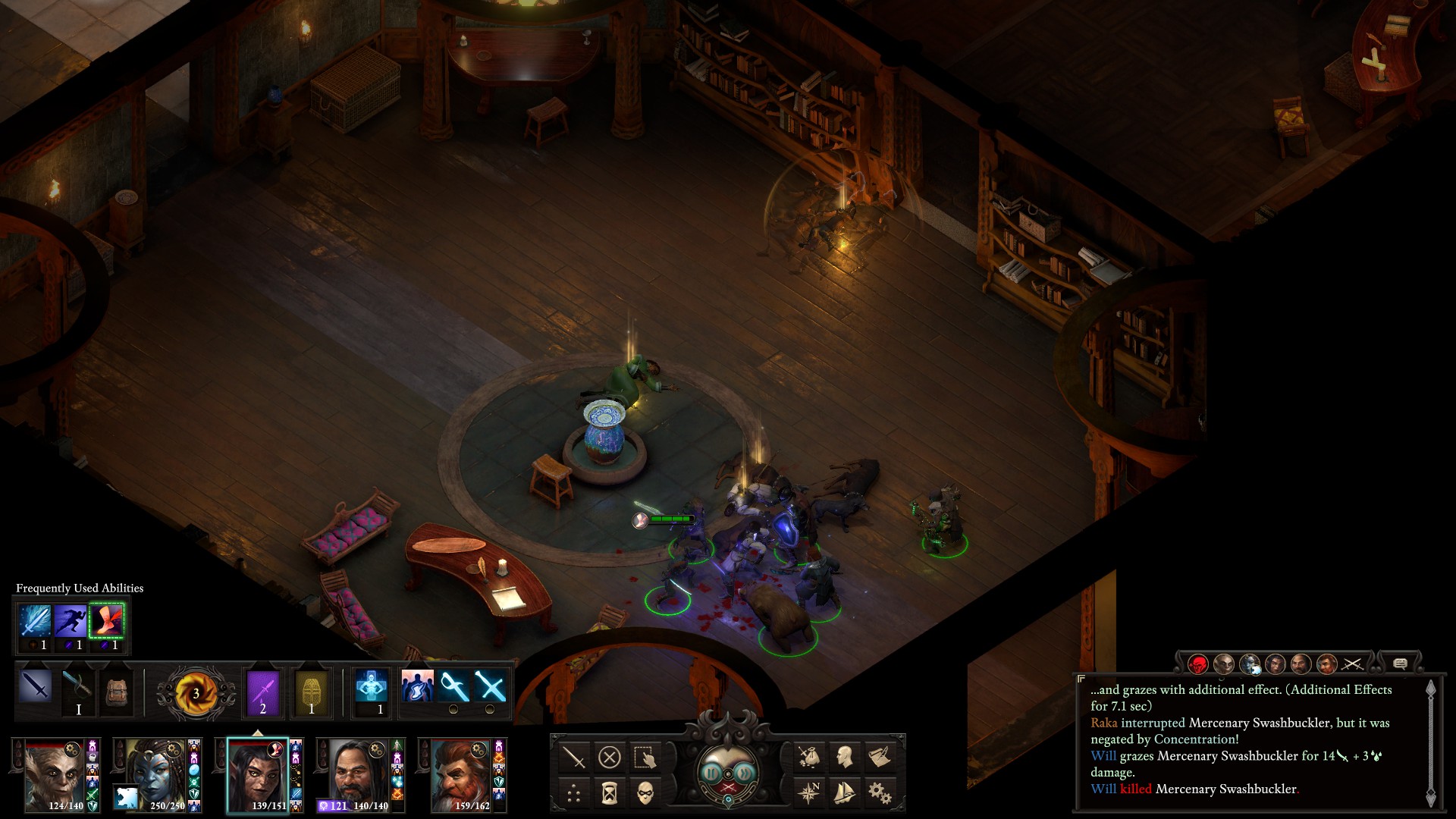1456x819 pixels.
Task: Activate the running figure sprint ability
Action: click(71, 621)
